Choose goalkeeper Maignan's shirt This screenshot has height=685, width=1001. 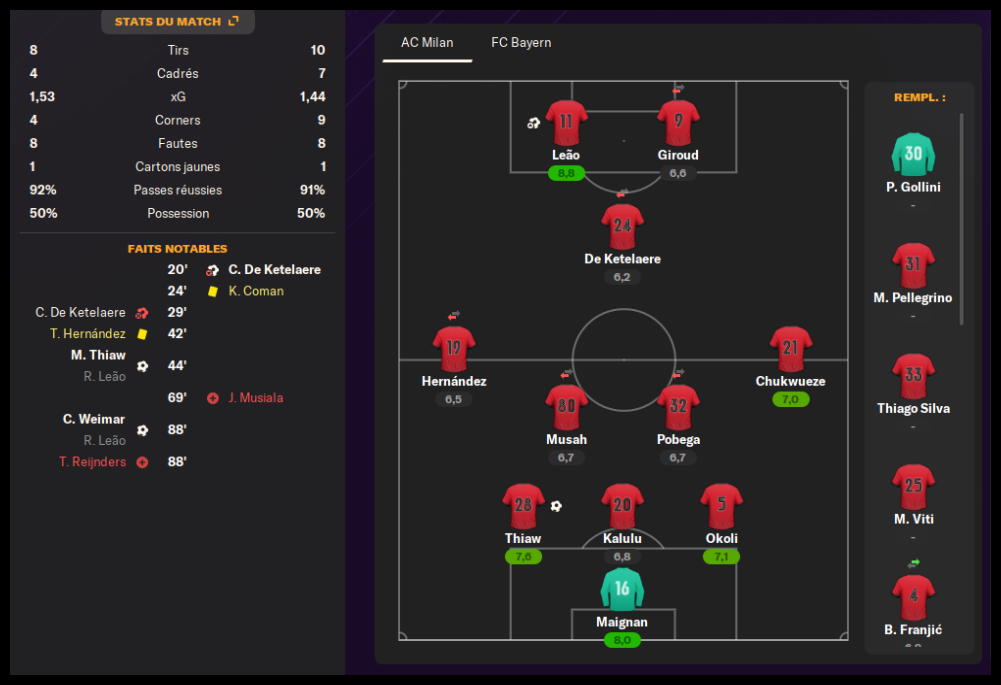click(622, 590)
